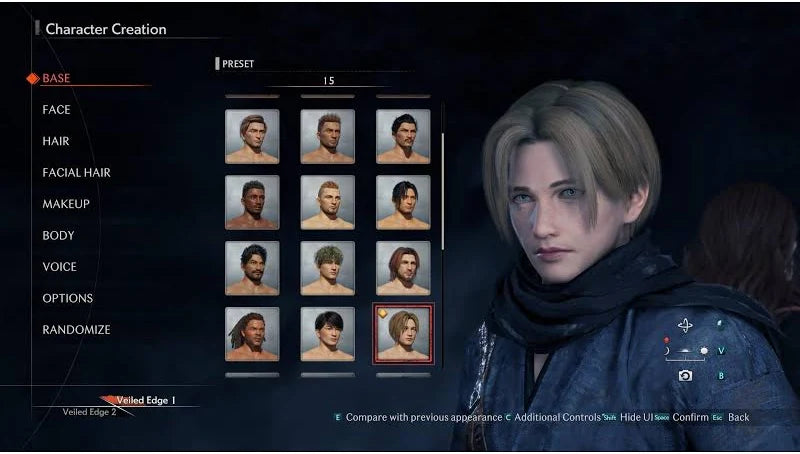Pick the preset with long dreadlocks

pos(252,334)
